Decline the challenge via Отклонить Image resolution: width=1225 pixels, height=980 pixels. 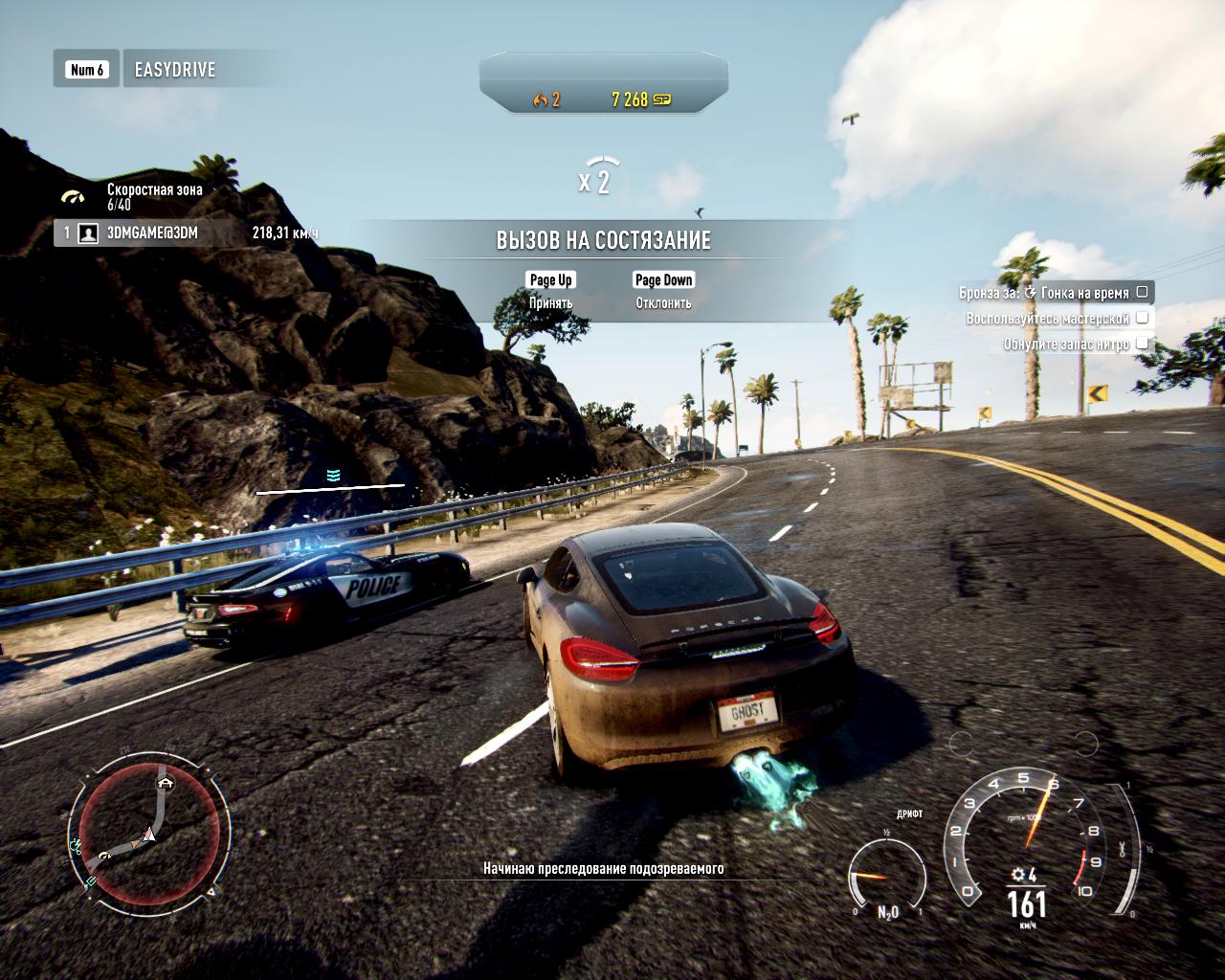(x=663, y=290)
